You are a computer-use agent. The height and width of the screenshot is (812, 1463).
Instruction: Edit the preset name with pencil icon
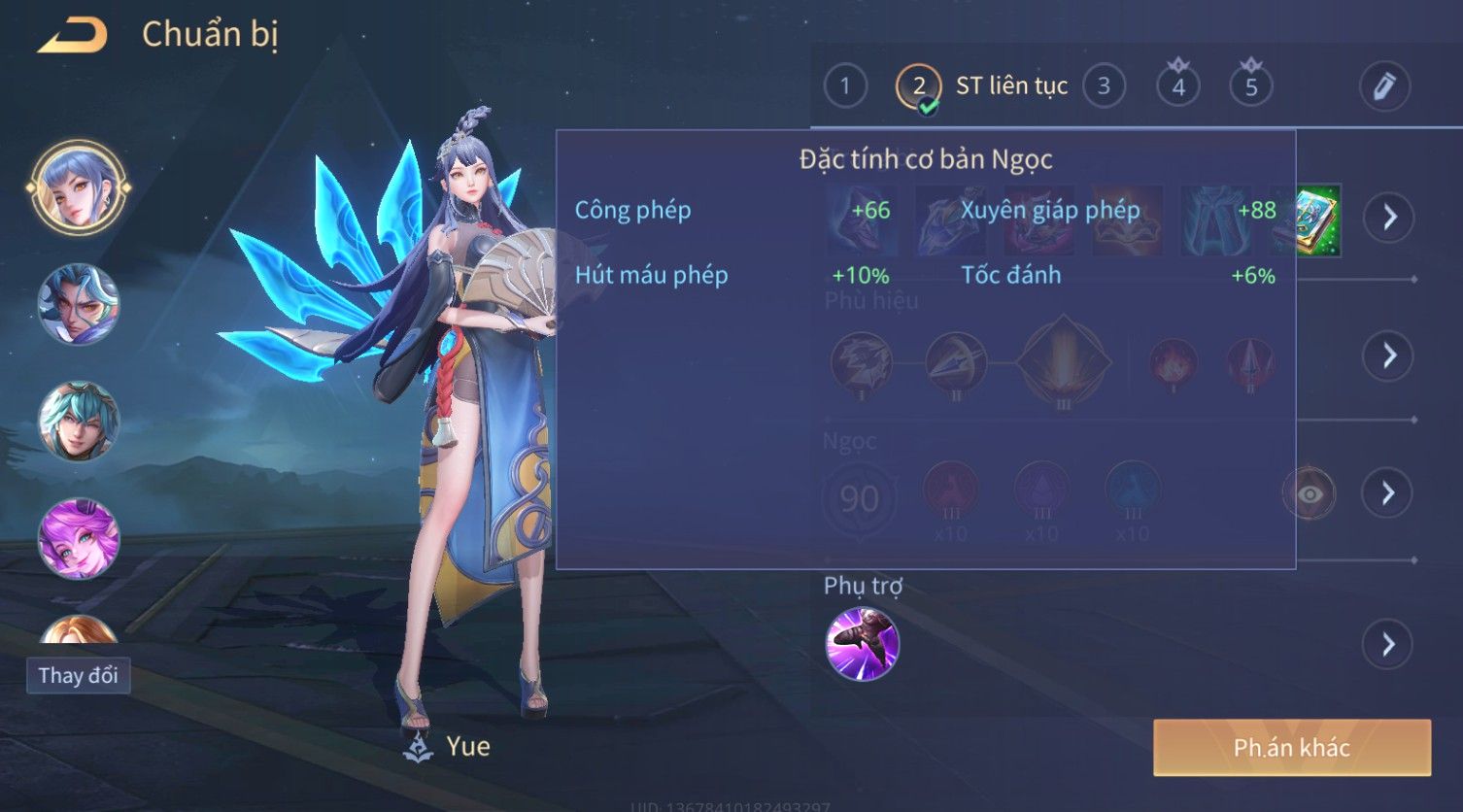(1383, 86)
